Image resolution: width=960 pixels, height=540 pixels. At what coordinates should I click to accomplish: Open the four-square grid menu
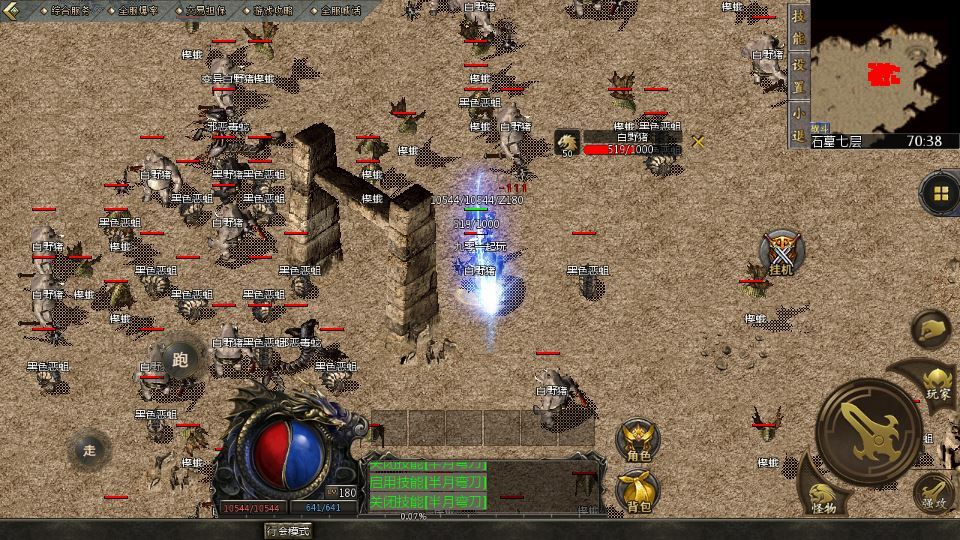click(940, 193)
